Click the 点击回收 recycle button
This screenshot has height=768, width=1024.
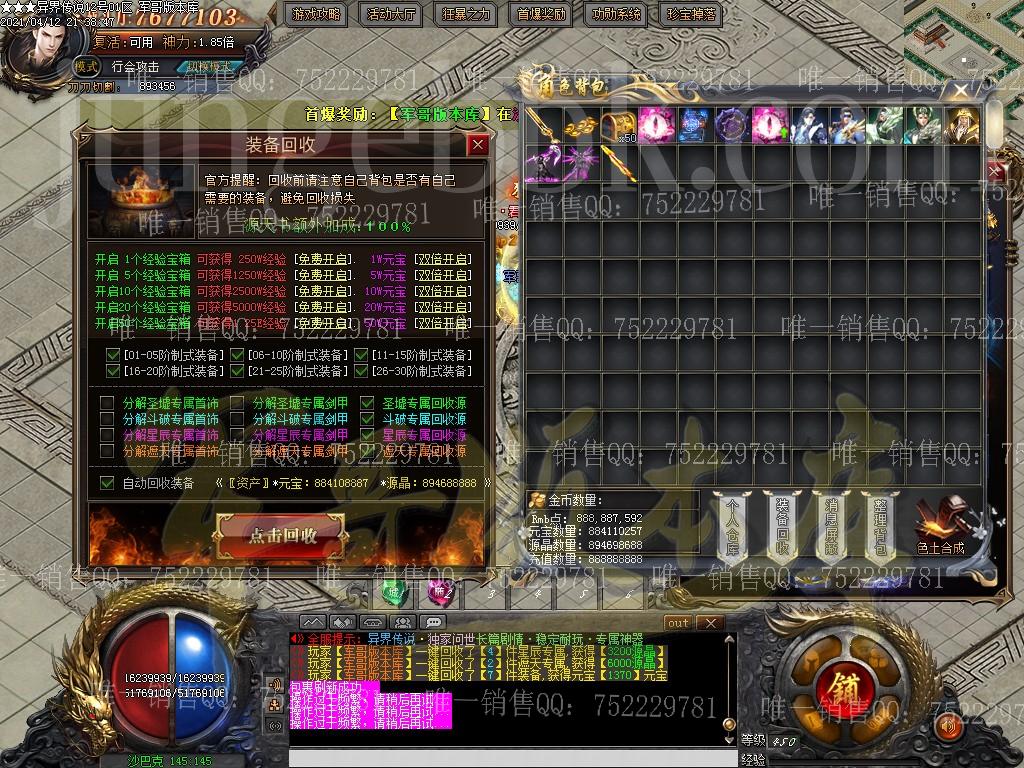click(284, 535)
